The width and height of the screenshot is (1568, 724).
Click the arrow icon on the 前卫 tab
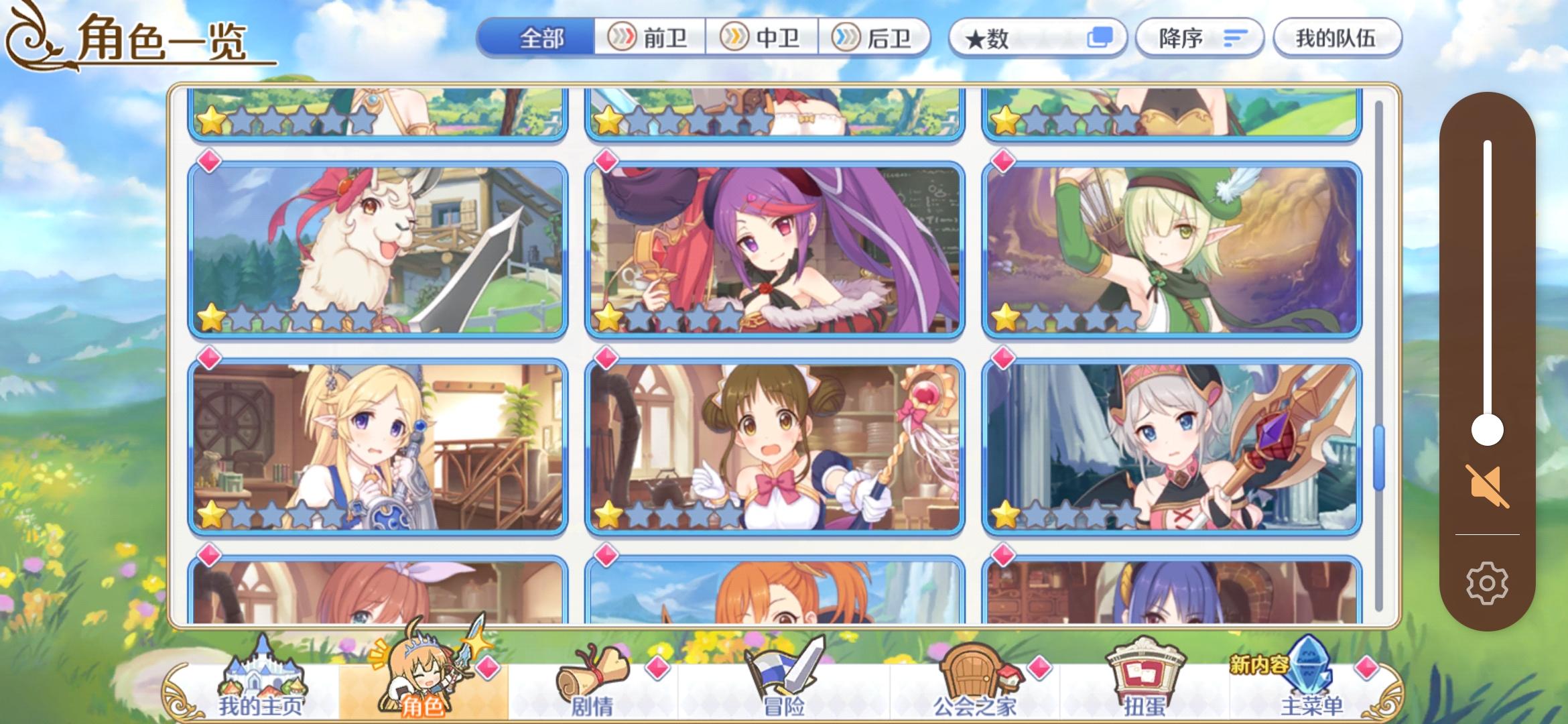623,38
